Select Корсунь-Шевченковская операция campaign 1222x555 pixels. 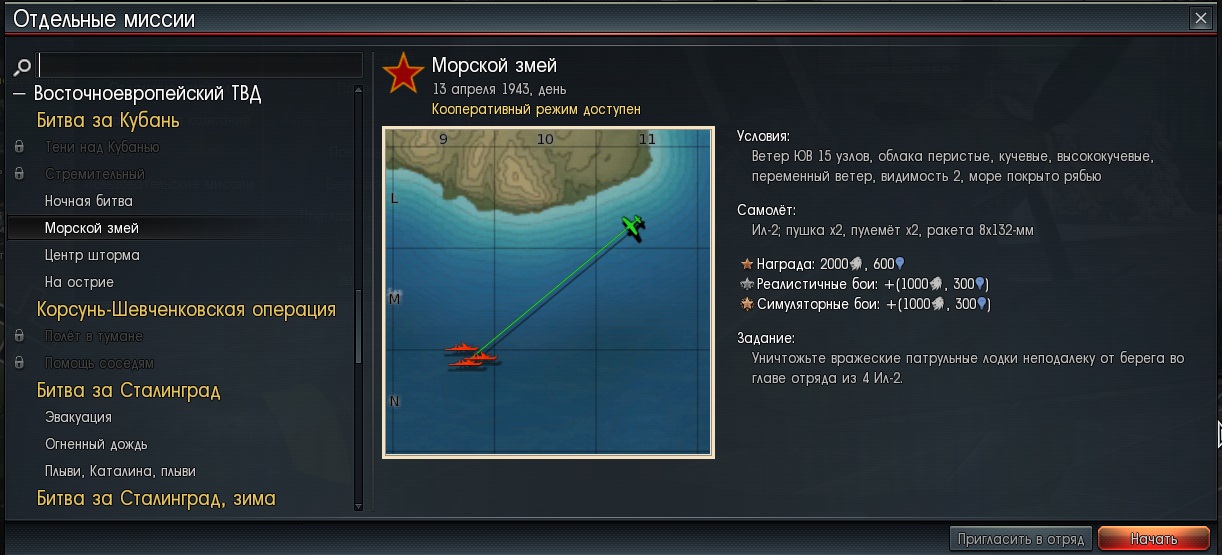(x=186, y=309)
